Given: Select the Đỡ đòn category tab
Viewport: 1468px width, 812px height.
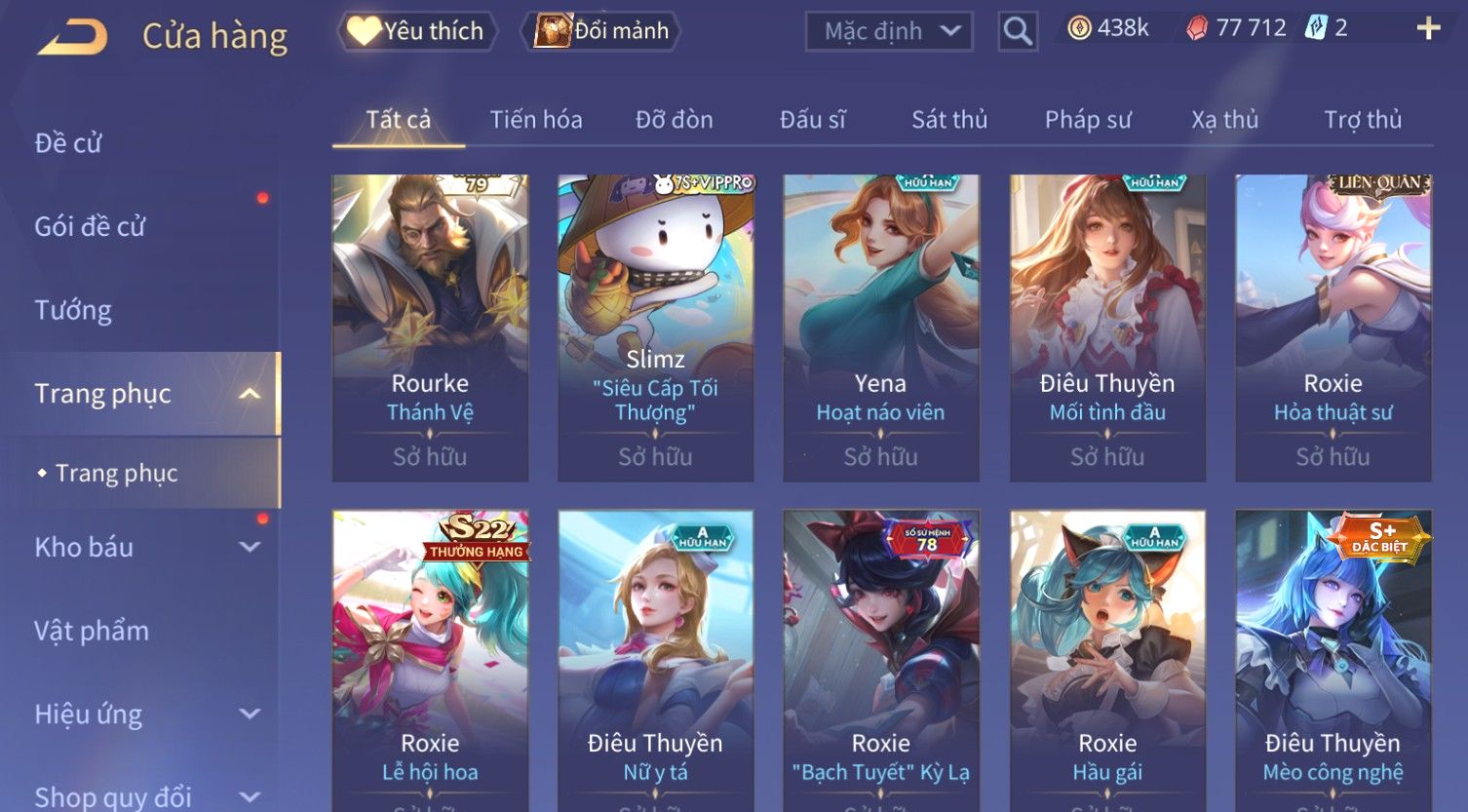Looking at the screenshot, I should [674, 120].
